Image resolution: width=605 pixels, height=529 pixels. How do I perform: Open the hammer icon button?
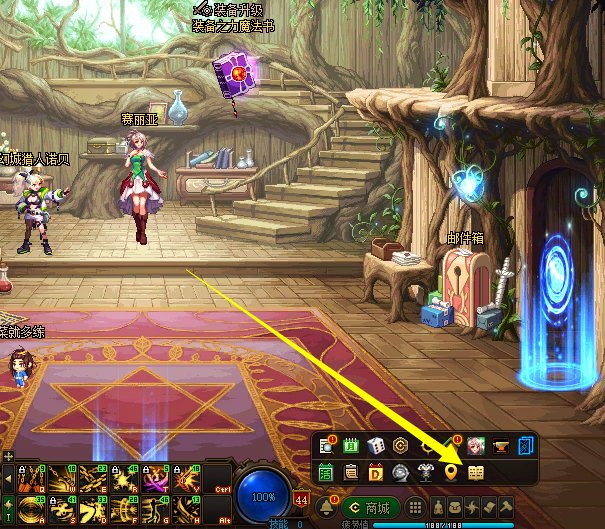click(507, 506)
